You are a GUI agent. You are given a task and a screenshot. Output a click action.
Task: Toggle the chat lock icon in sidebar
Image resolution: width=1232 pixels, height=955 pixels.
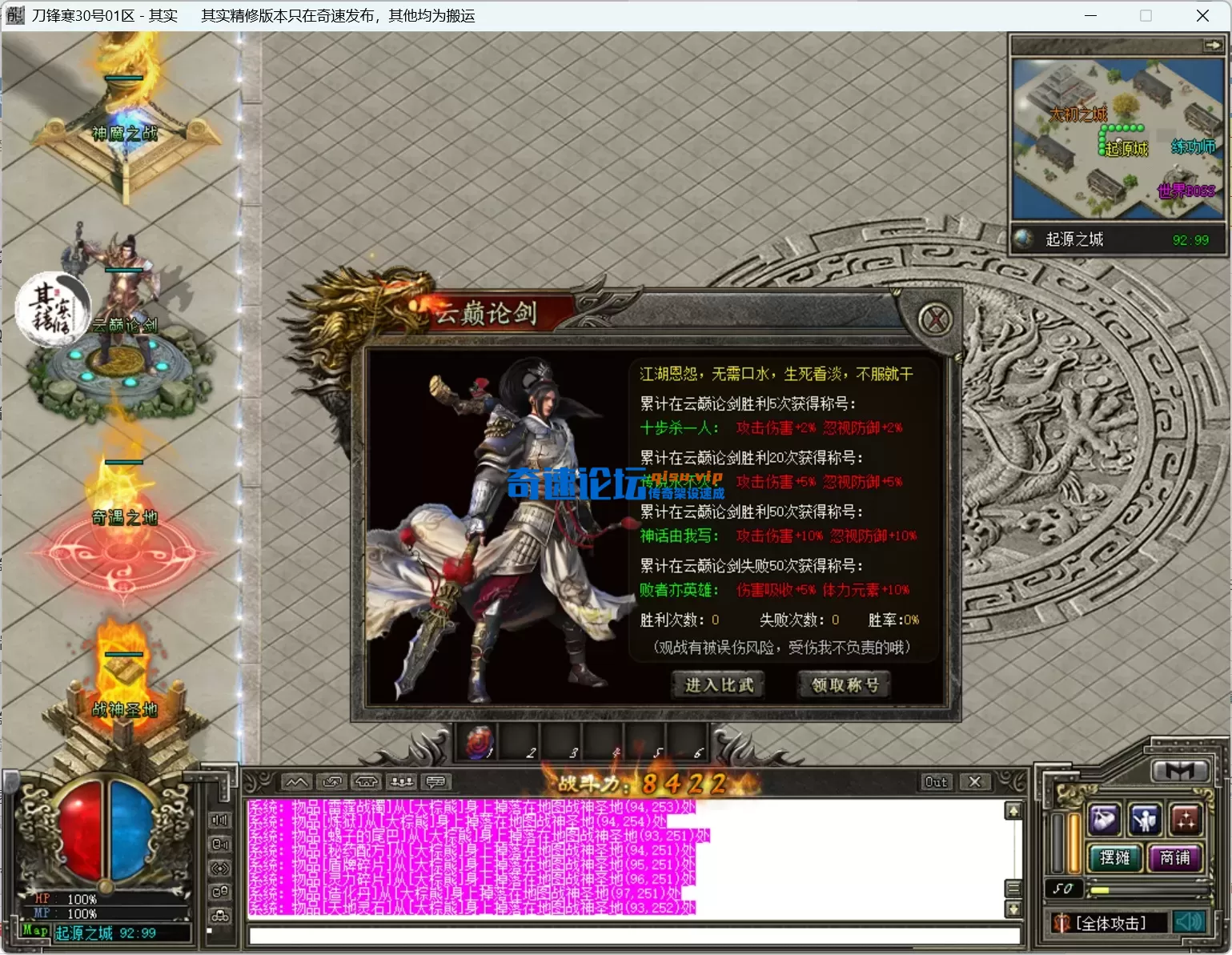tap(219, 891)
